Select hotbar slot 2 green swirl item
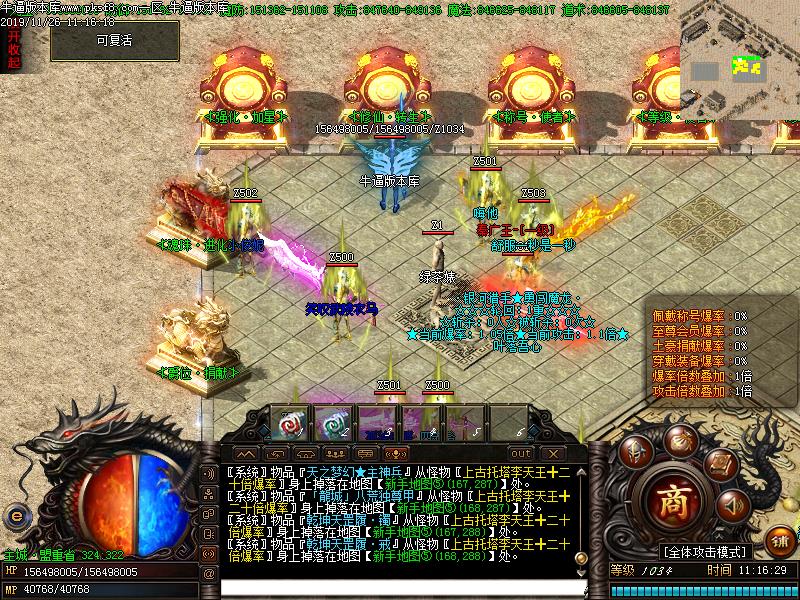 click(x=331, y=422)
